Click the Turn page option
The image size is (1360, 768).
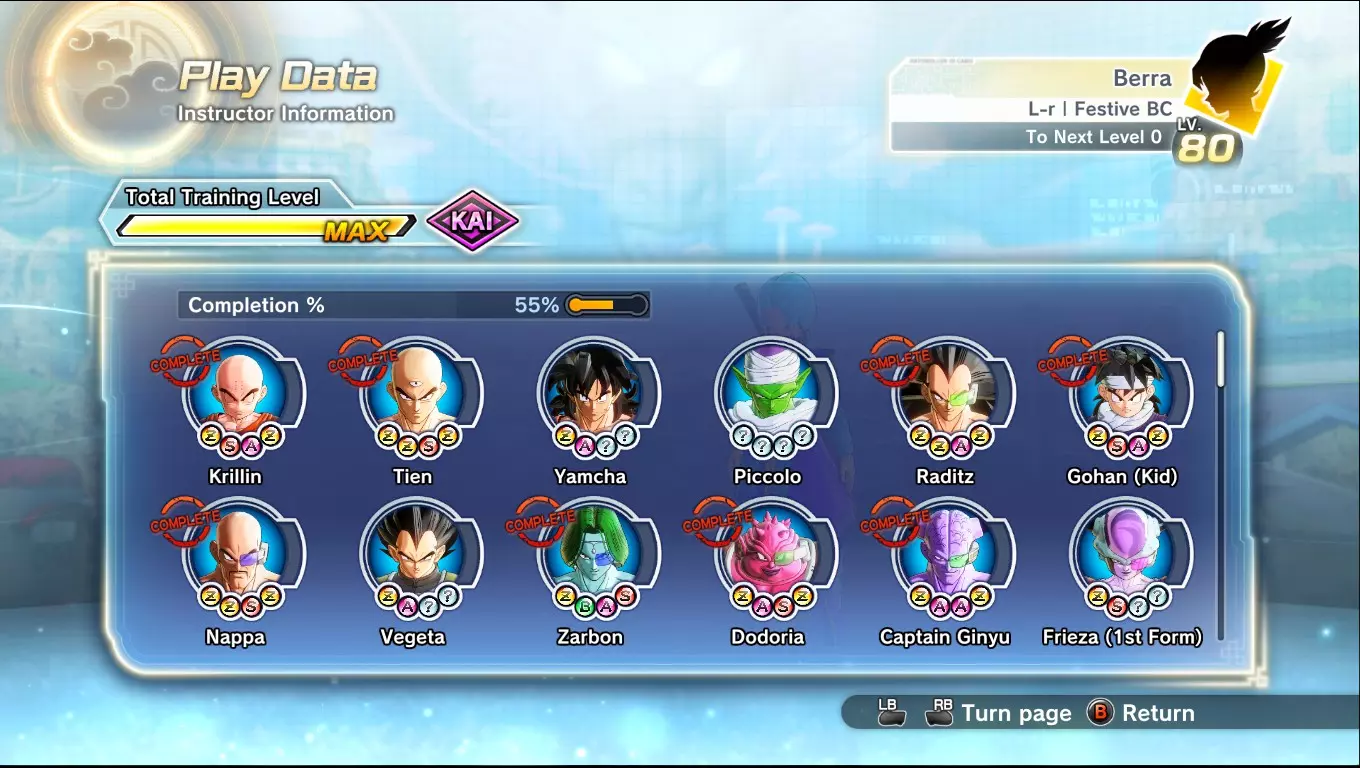1015,713
